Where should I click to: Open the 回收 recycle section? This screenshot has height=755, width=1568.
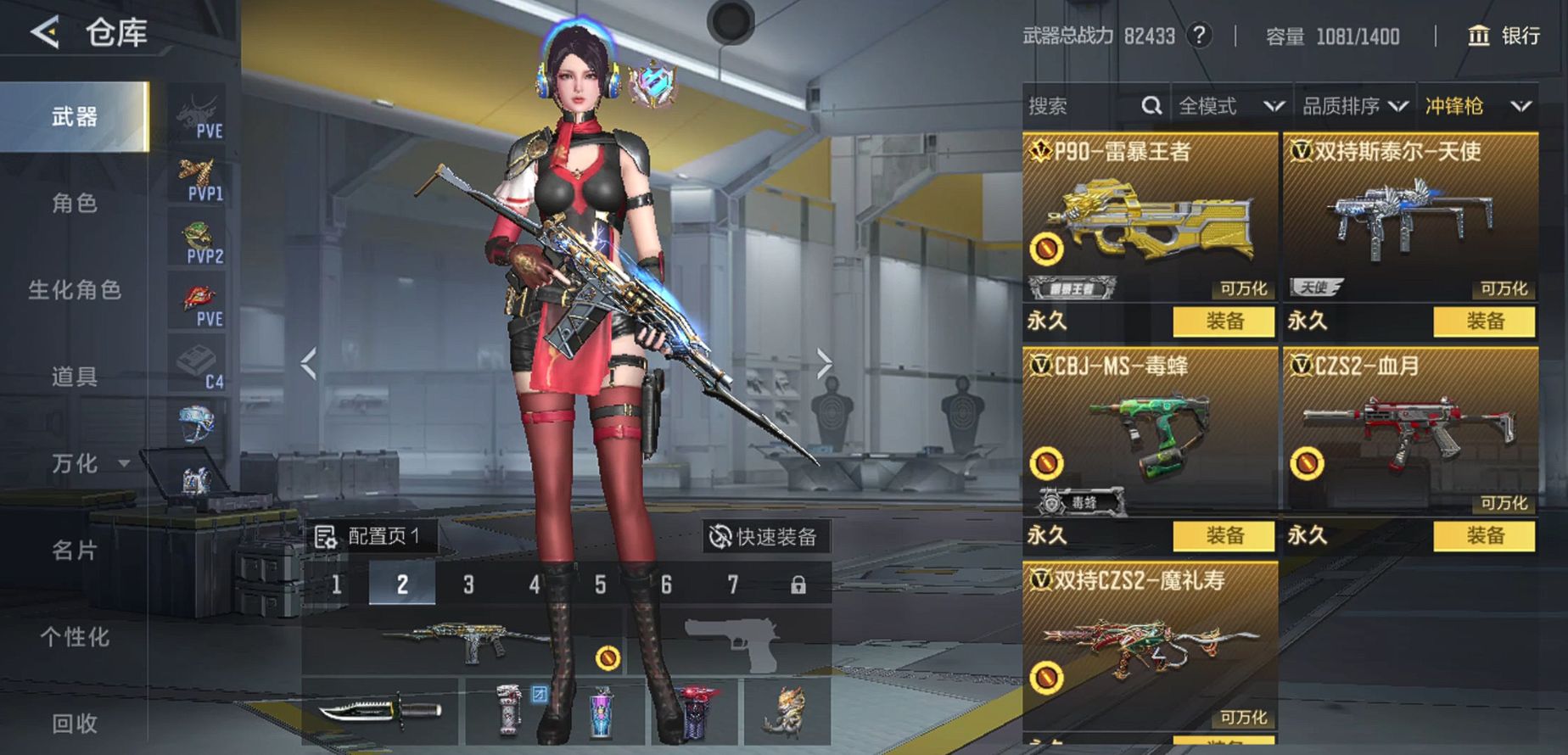click(75, 723)
